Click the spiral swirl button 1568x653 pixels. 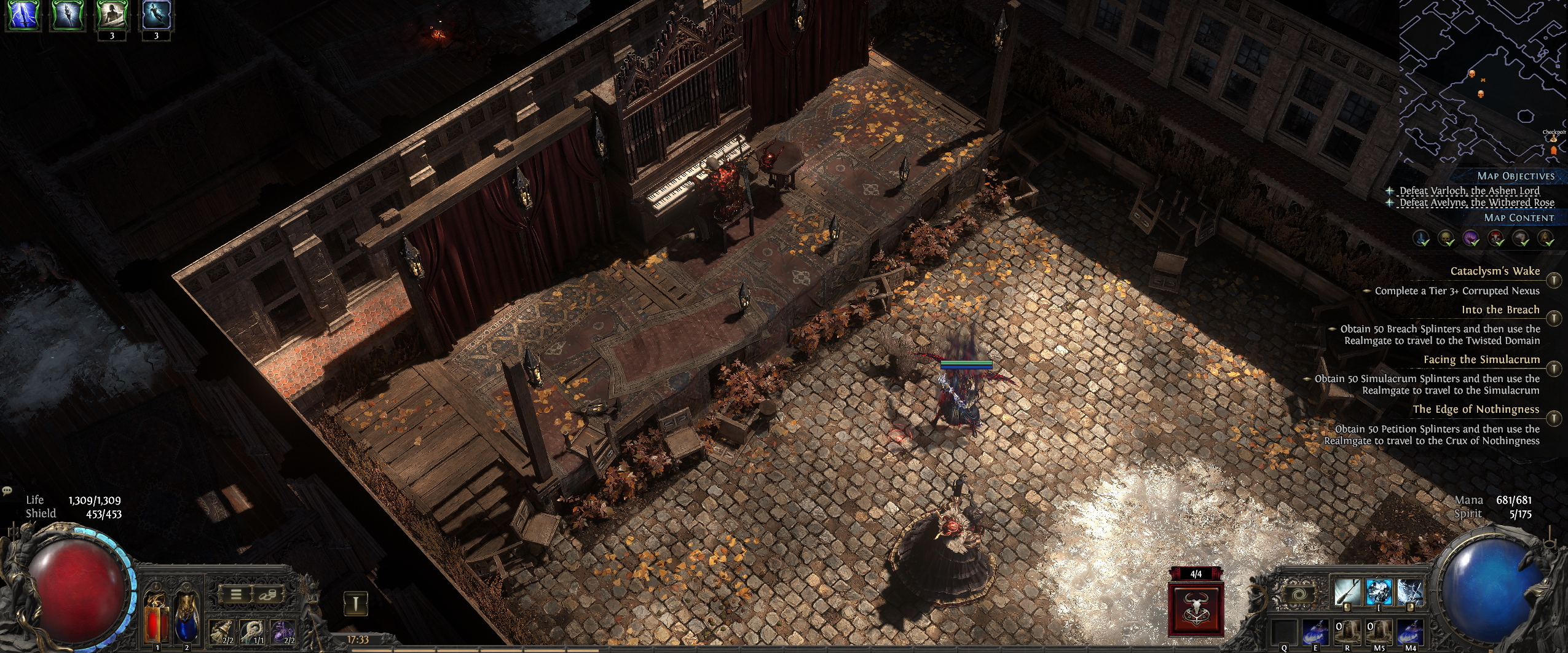(1302, 595)
